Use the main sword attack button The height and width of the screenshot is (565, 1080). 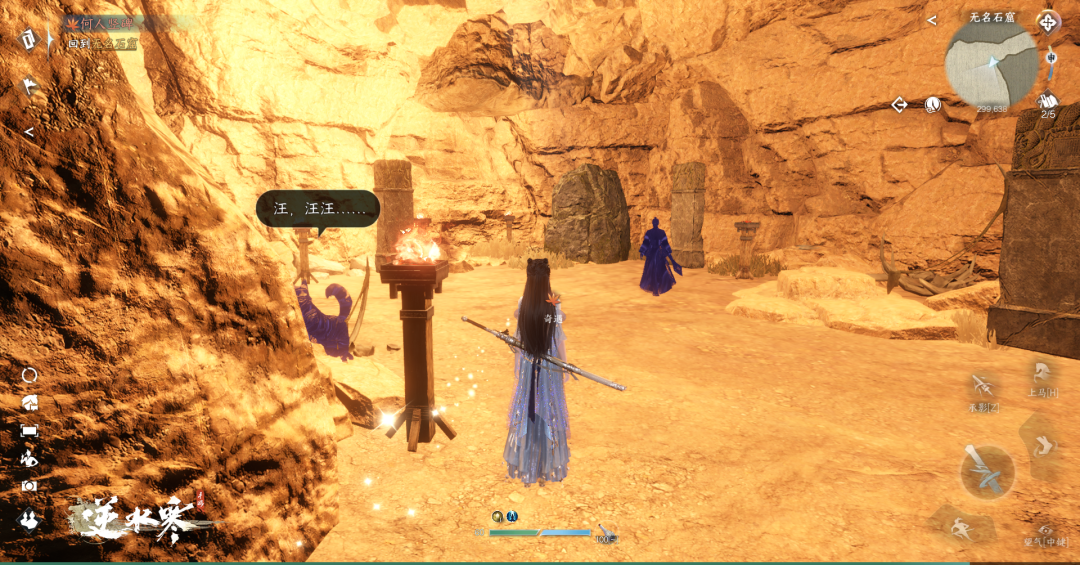click(987, 471)
